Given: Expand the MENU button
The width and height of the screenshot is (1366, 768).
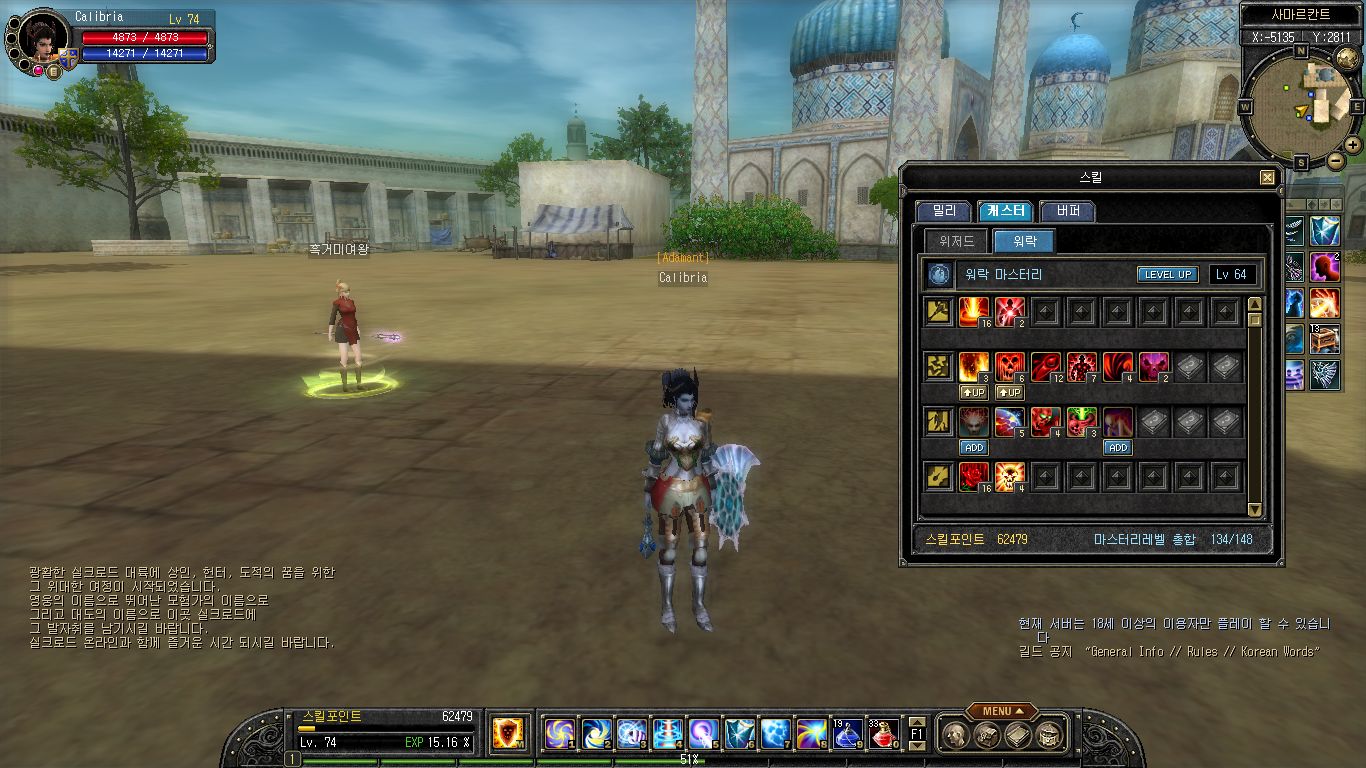Looking at the screenshot, I should [x=1001, y=711].
